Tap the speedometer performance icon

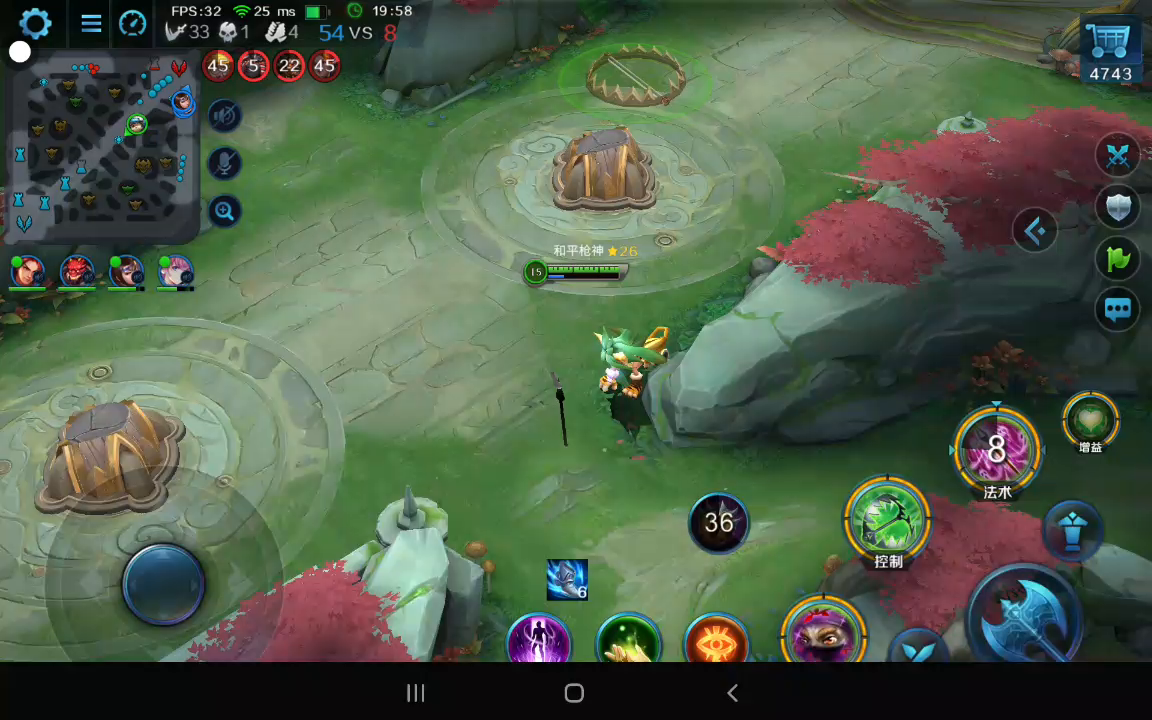point(133,23)
